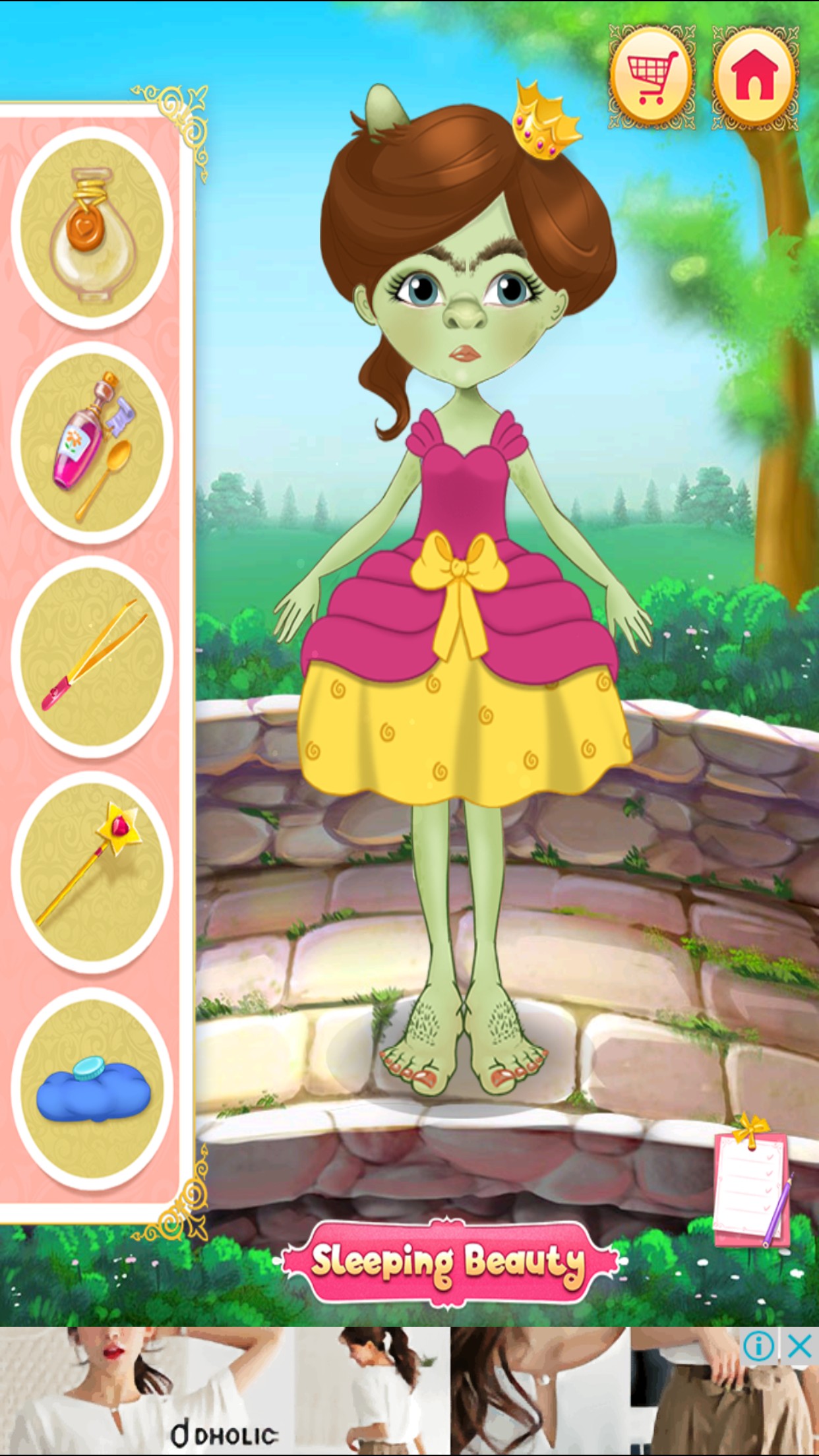Close the banner advertisement
The image size is (819, 1456).
click(x=799, y=1347)
